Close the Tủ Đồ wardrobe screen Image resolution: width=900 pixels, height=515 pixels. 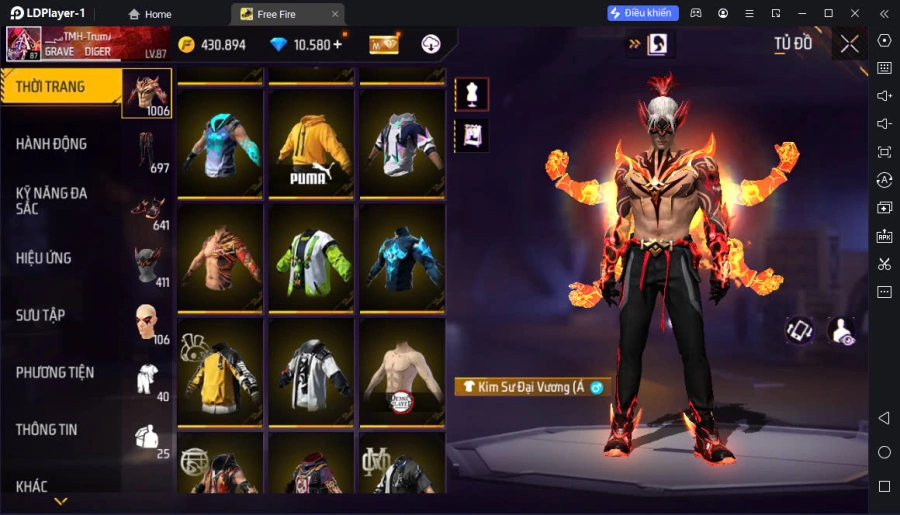tap(849, 44)
